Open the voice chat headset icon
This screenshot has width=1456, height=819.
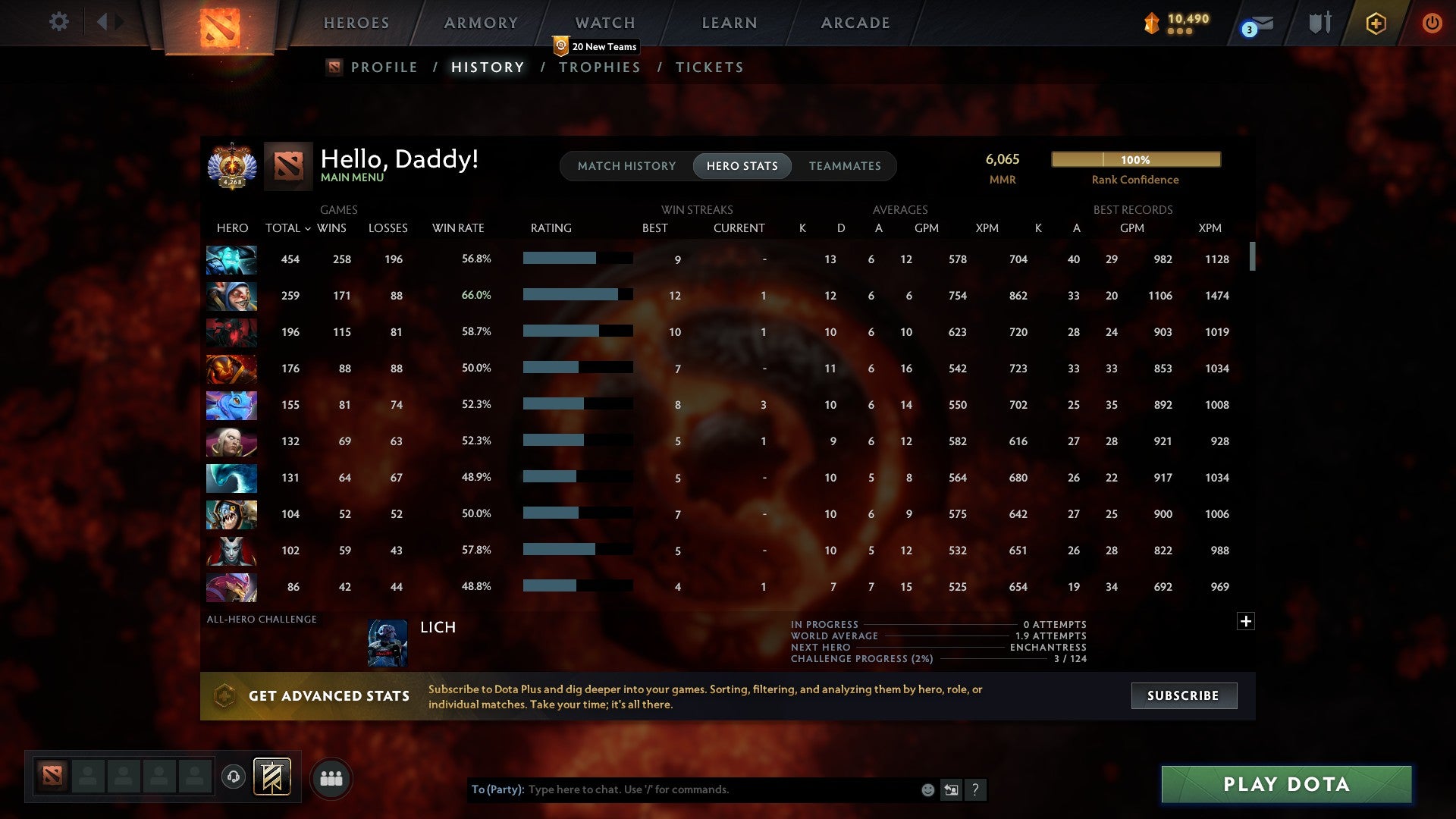pyautogui.click(x=233, y=778)
